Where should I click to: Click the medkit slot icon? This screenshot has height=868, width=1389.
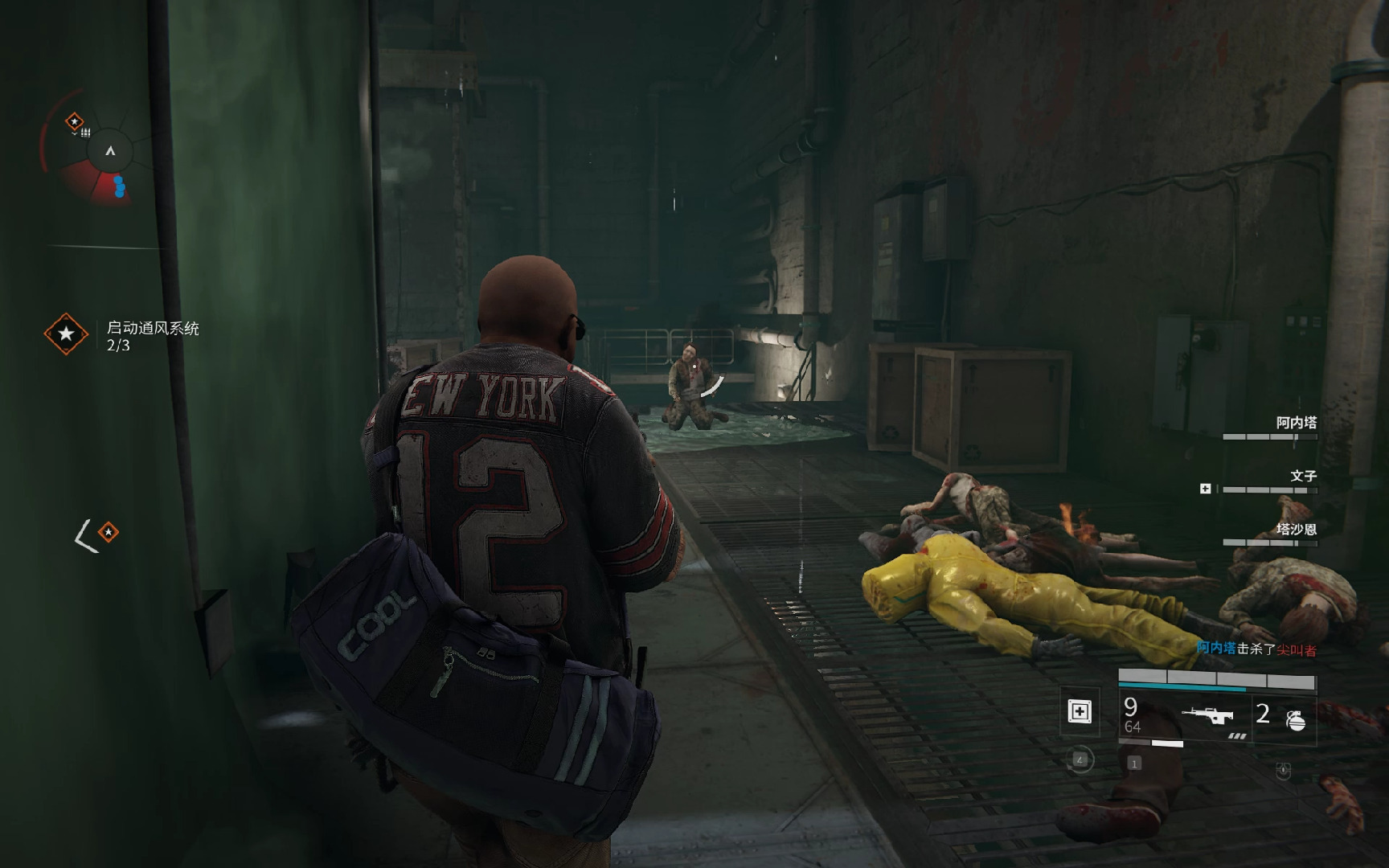click(1079, 711)
